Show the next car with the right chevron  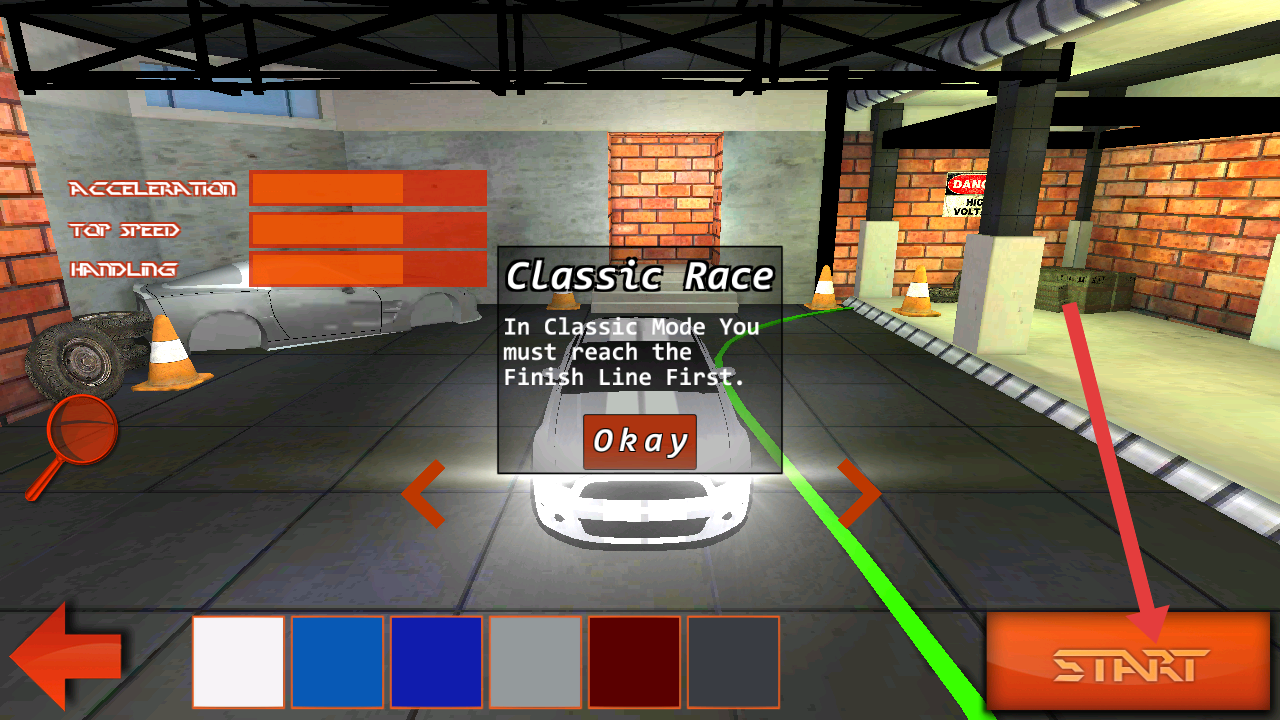pyautogui.click(x=858, y=493)
